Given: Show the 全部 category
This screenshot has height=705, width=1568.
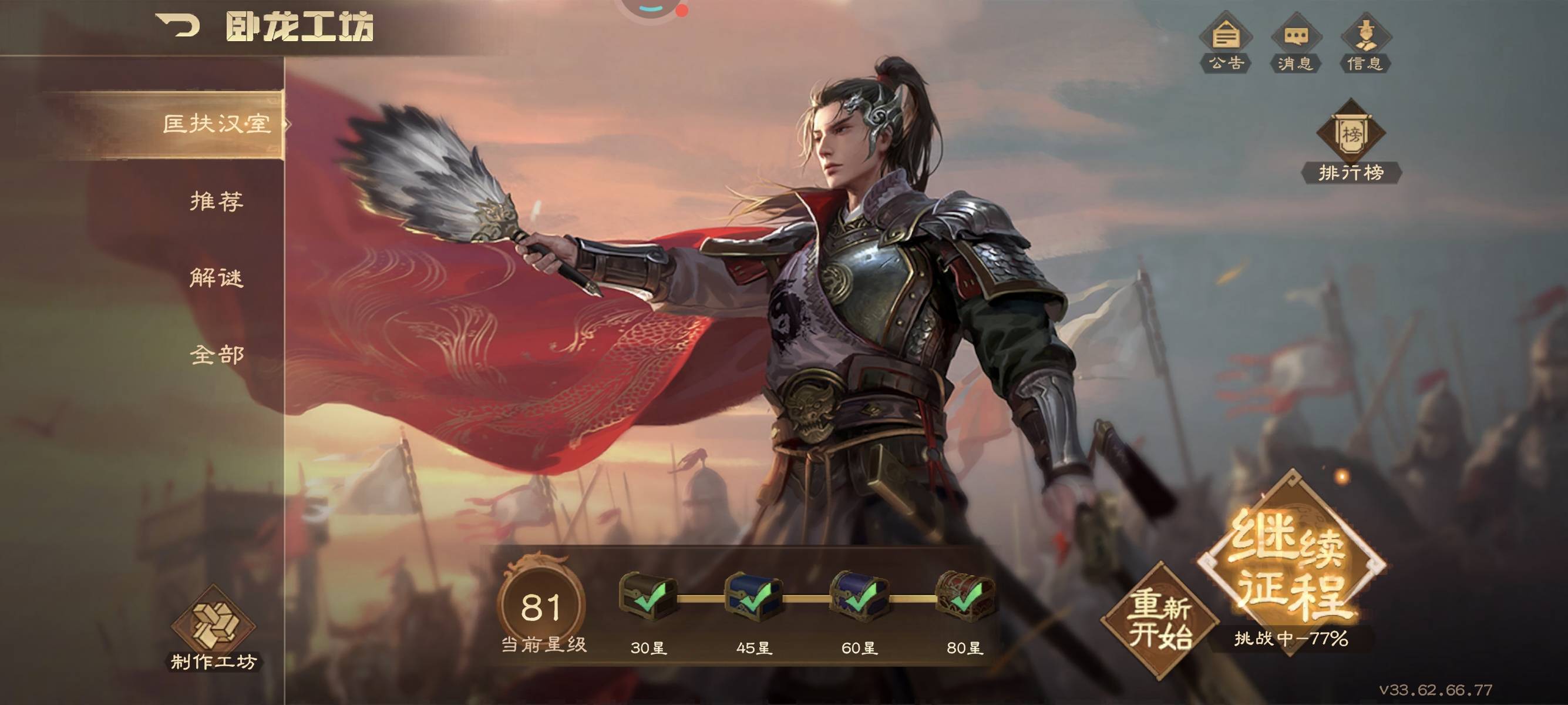Looking at the screenshot, I should click(216, 354).
